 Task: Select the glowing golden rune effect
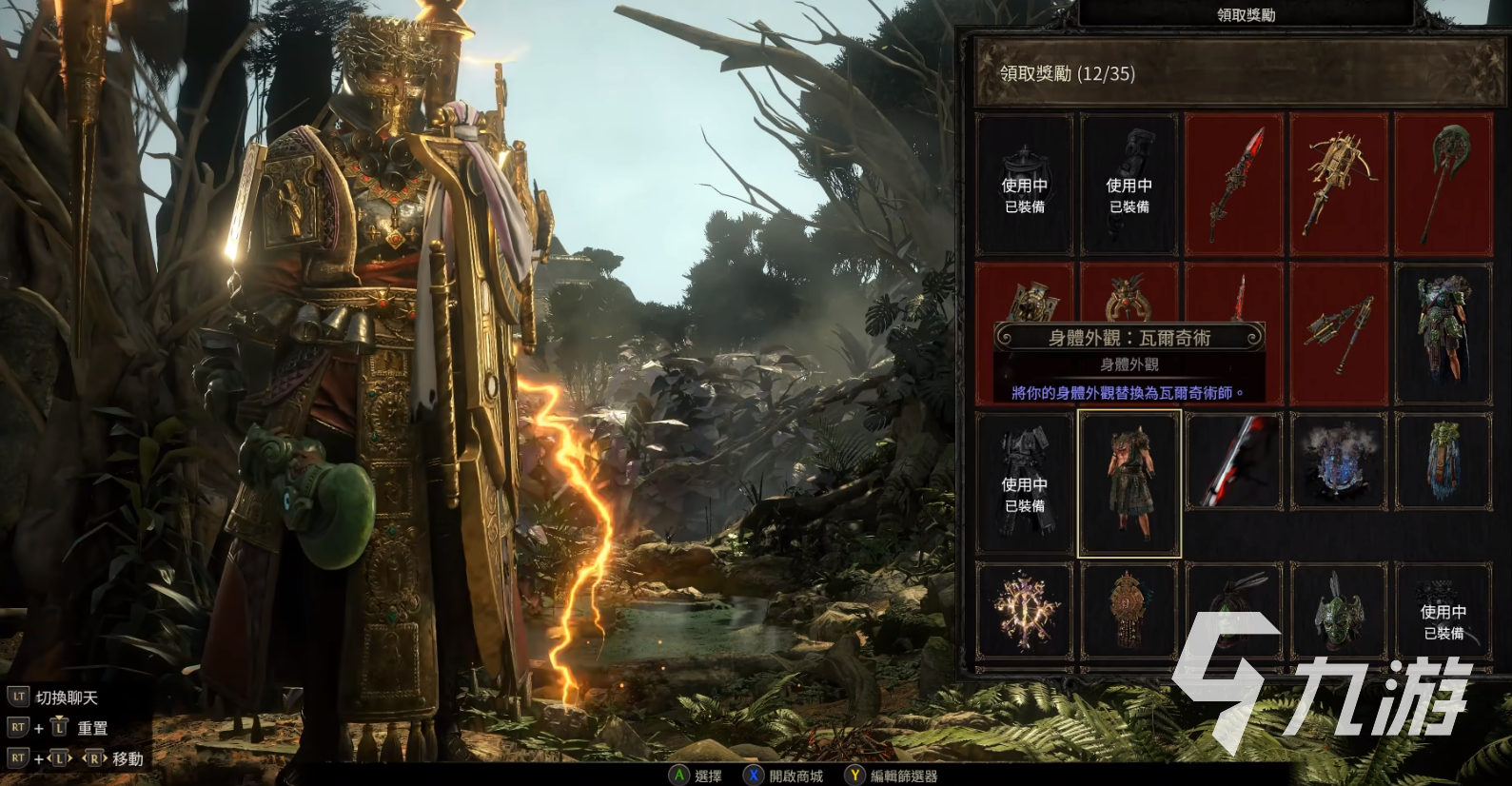pyautogui.click(x=1025, y=610)
